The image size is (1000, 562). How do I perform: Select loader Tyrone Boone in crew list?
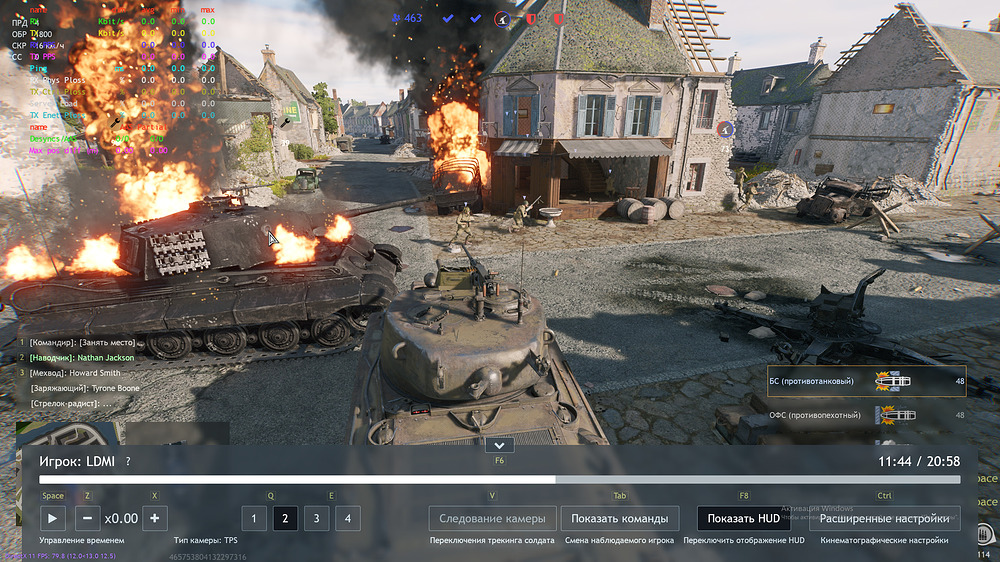click(x=85, y=387)
